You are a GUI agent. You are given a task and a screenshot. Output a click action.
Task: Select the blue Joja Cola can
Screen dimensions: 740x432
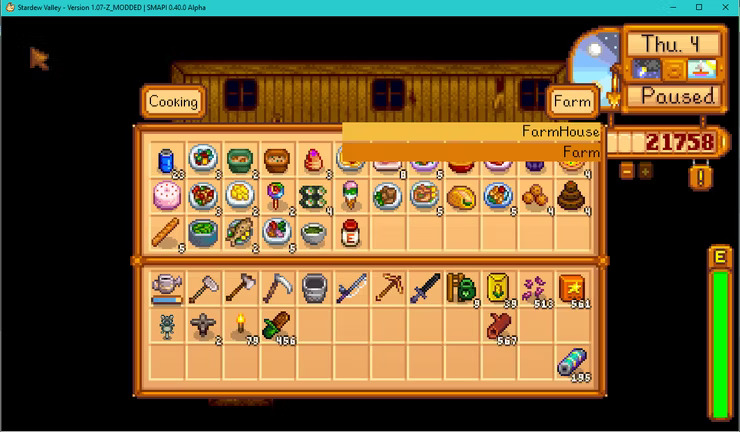(x=166, y=159)
